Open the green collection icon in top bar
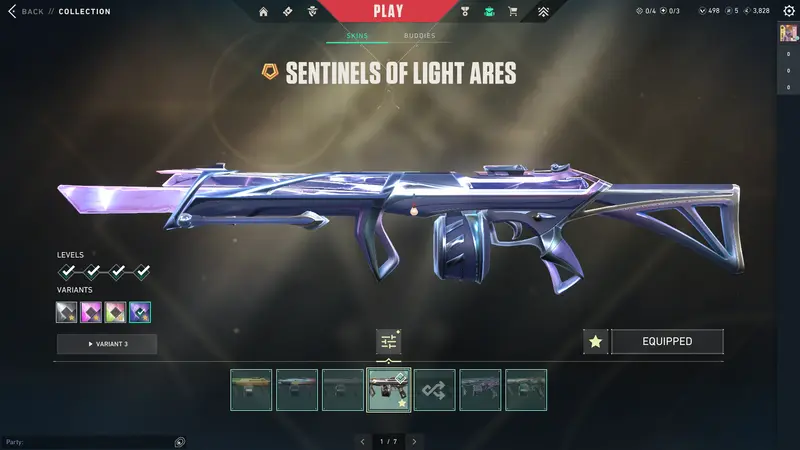The height and width of the screenshot is (450, 800). point(489,12)
